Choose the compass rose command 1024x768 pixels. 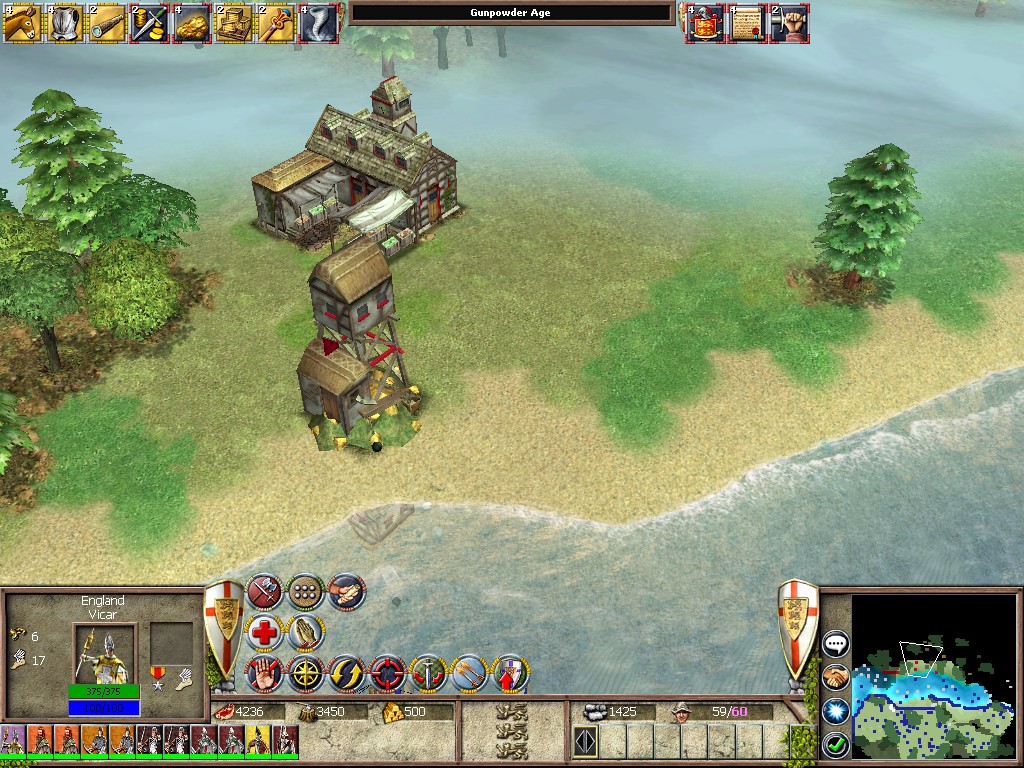(x=306, y=674)
